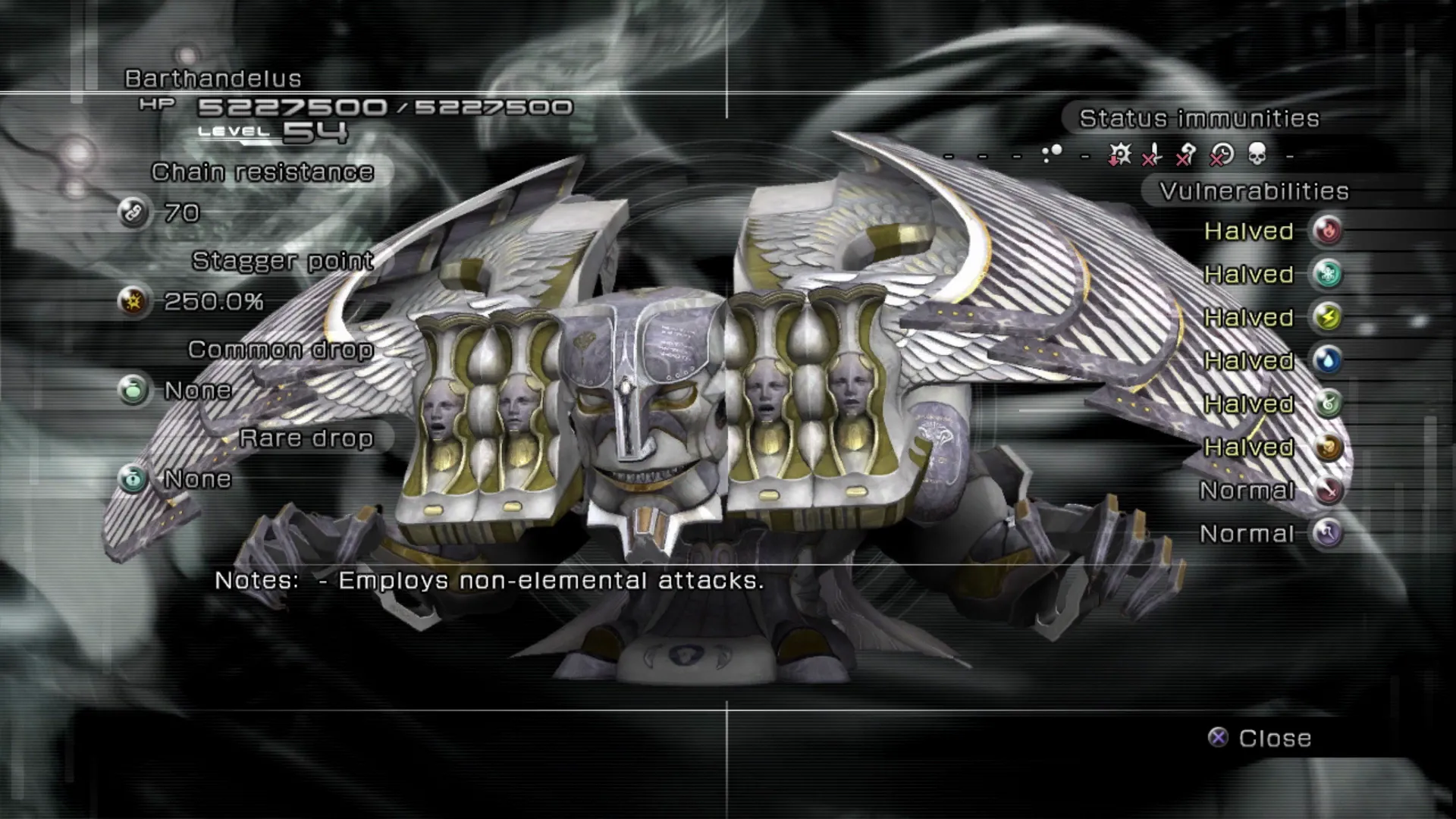Click the orange earth element icon

point(1327,447)
